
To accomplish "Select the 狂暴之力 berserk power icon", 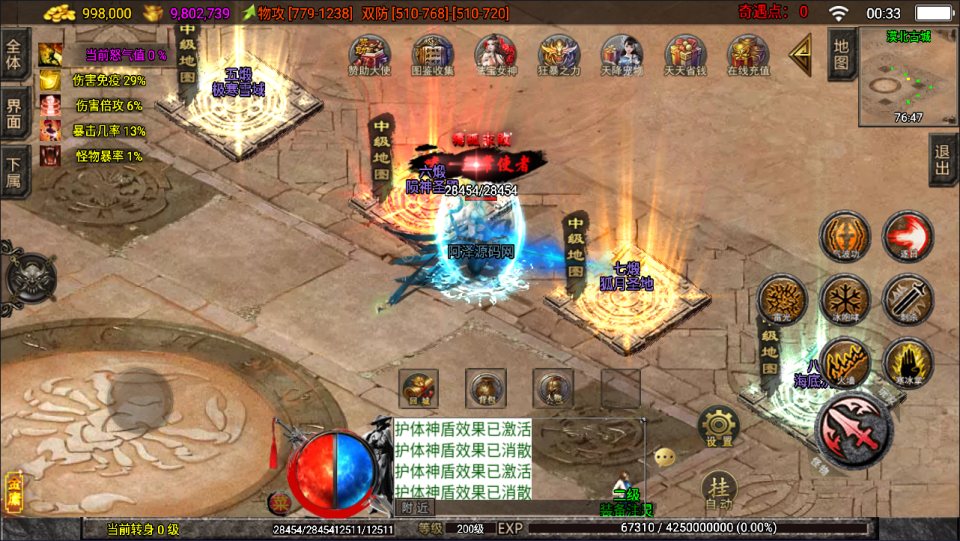I will point(559,54).
